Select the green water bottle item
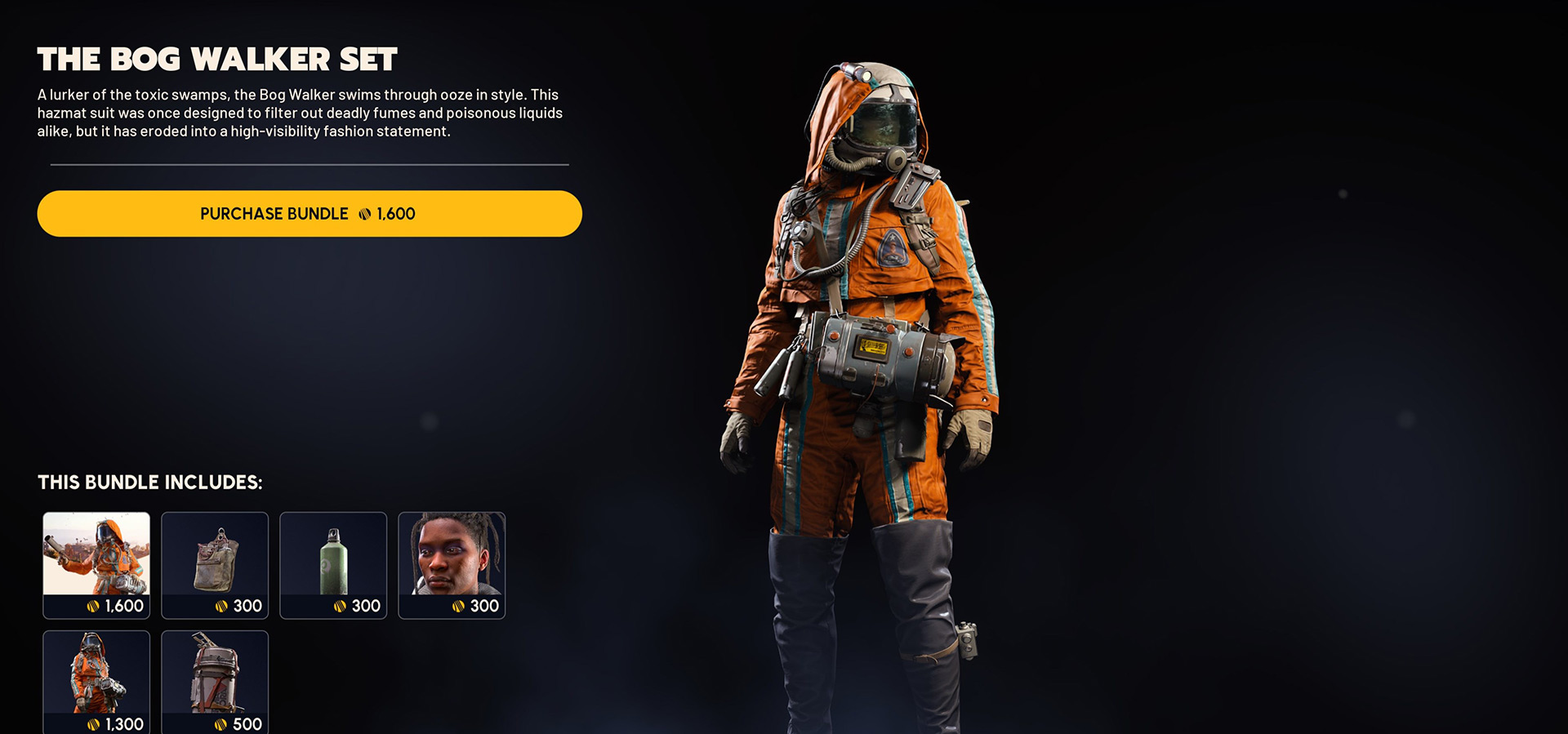The image size is (1568, 734). 333,565
